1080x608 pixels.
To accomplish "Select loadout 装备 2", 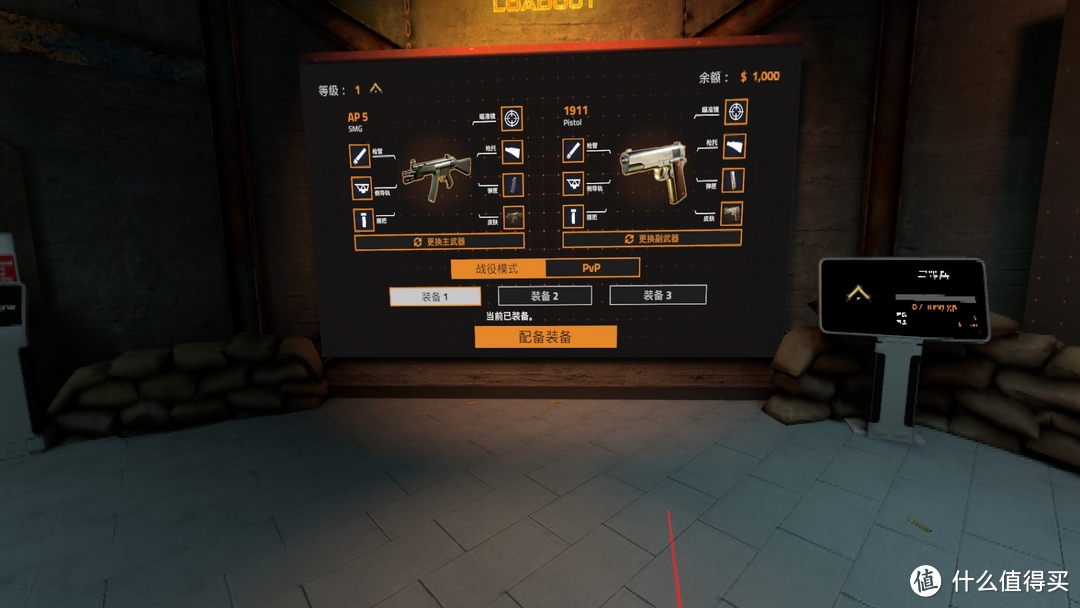I will (544, 296).
